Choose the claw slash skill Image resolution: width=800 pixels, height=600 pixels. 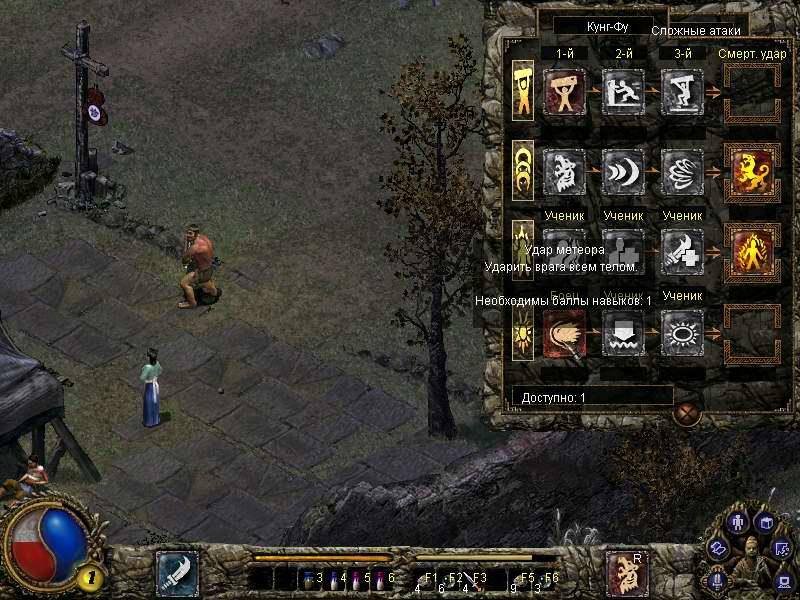(682, 172)
